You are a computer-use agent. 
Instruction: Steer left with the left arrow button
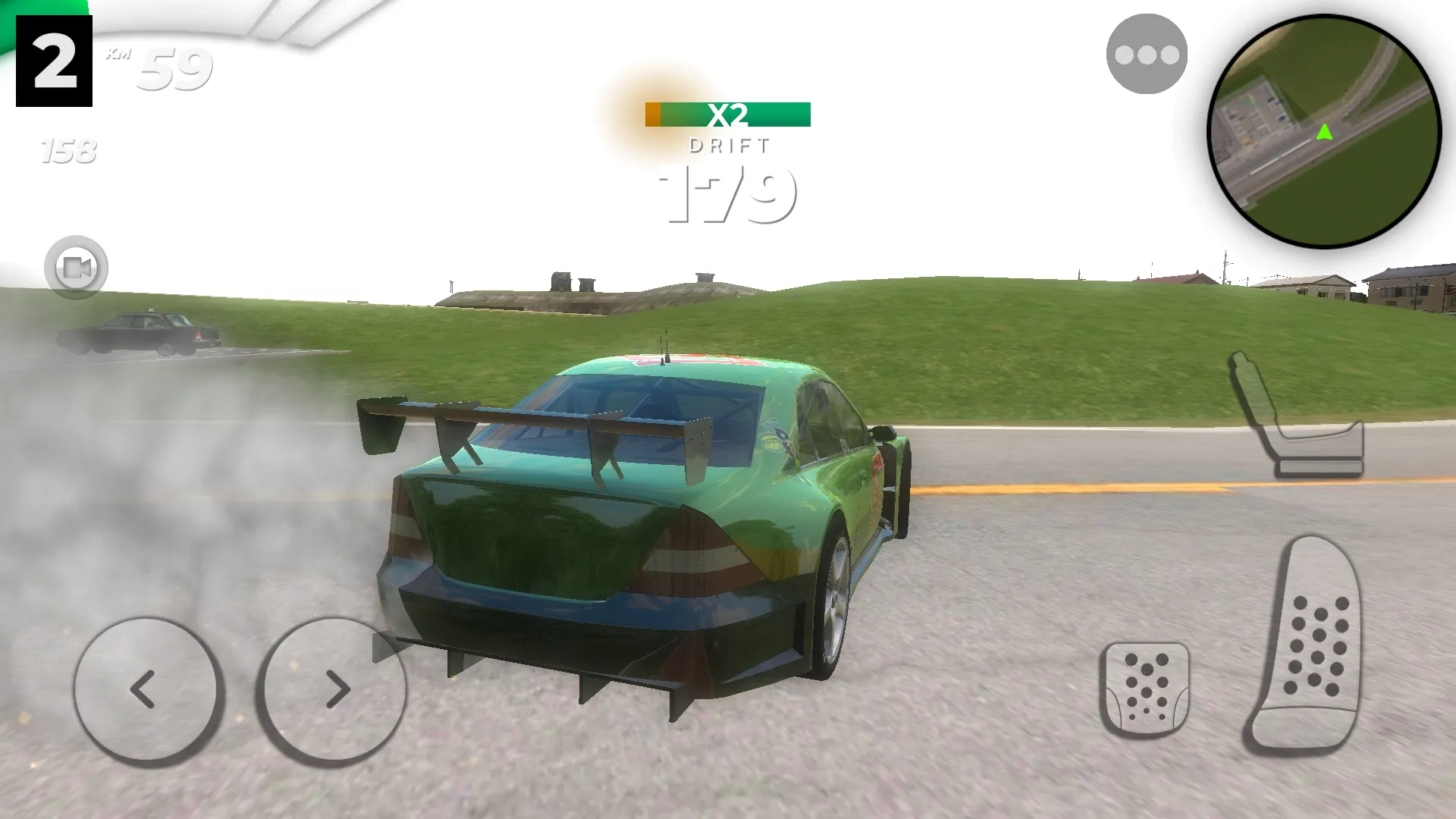coord(148,689)
